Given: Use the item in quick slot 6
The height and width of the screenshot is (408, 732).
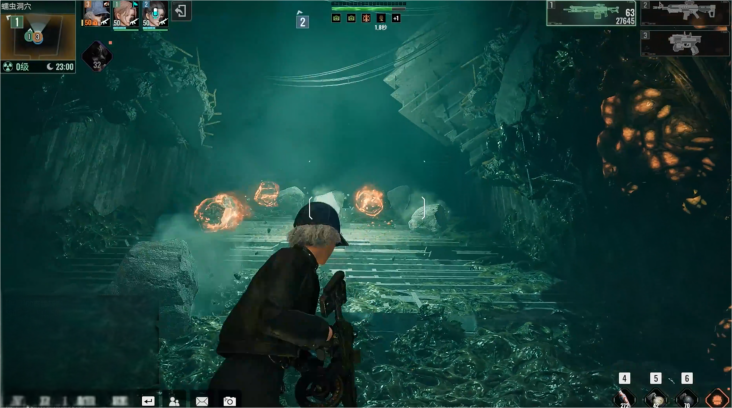Looking at the screenshot, I should [686, 398].
